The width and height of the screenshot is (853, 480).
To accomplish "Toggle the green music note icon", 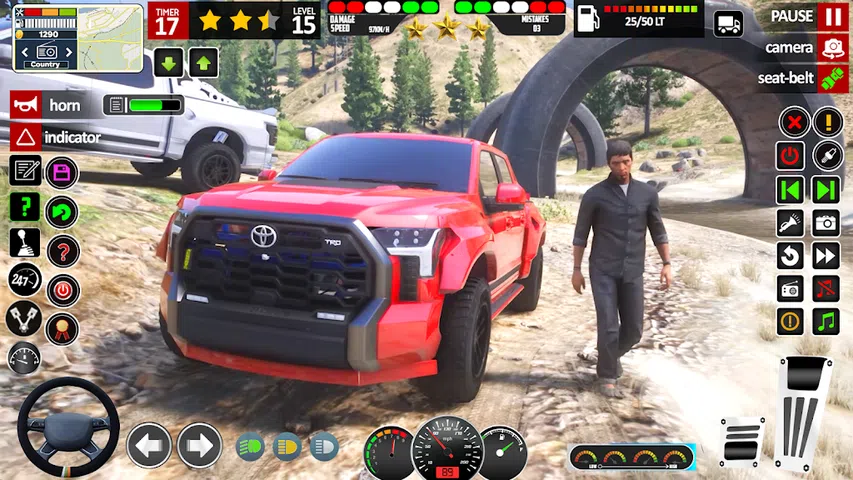I will (826, 321).
